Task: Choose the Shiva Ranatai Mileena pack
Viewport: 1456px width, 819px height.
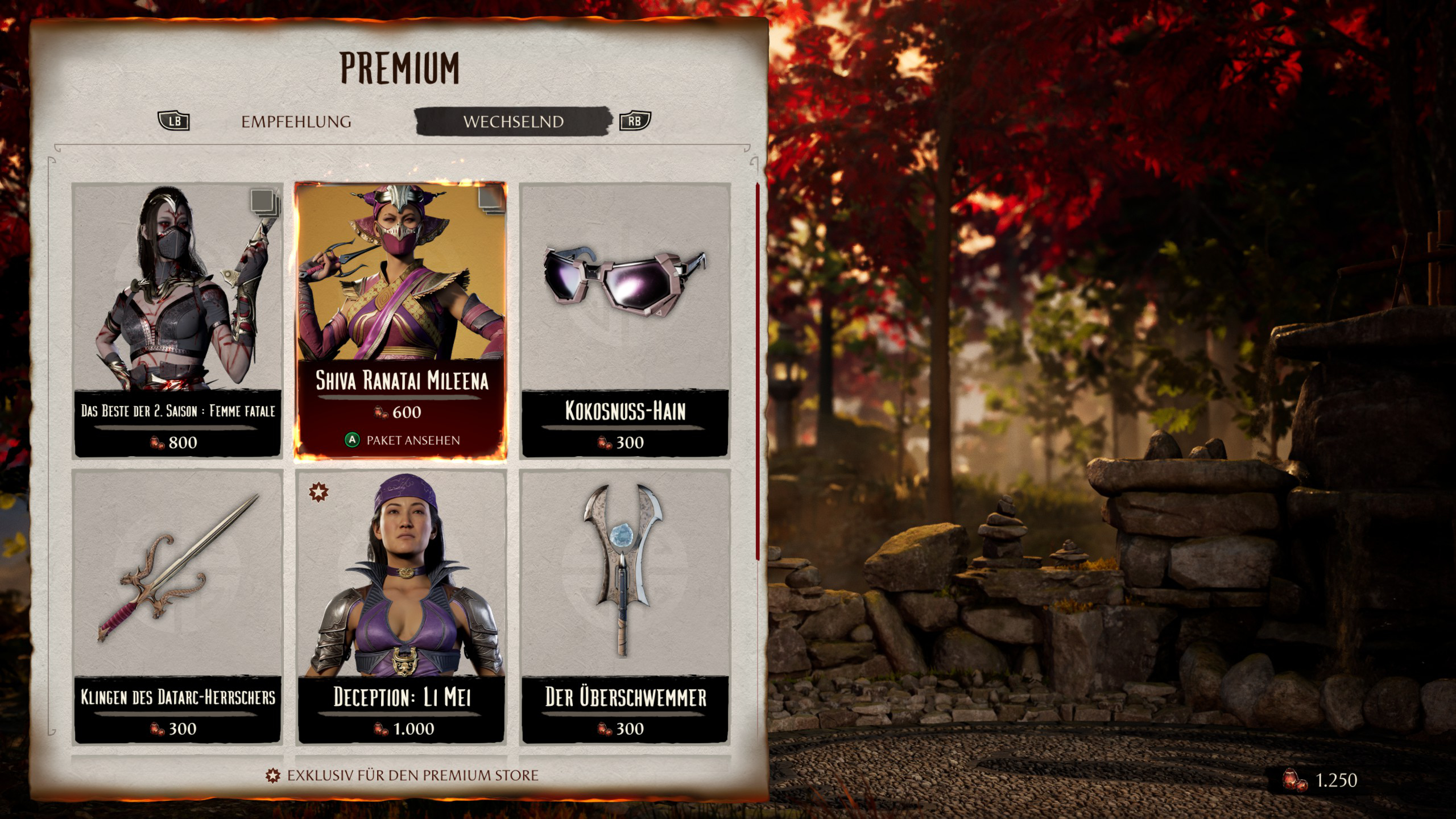Action: 401,320
